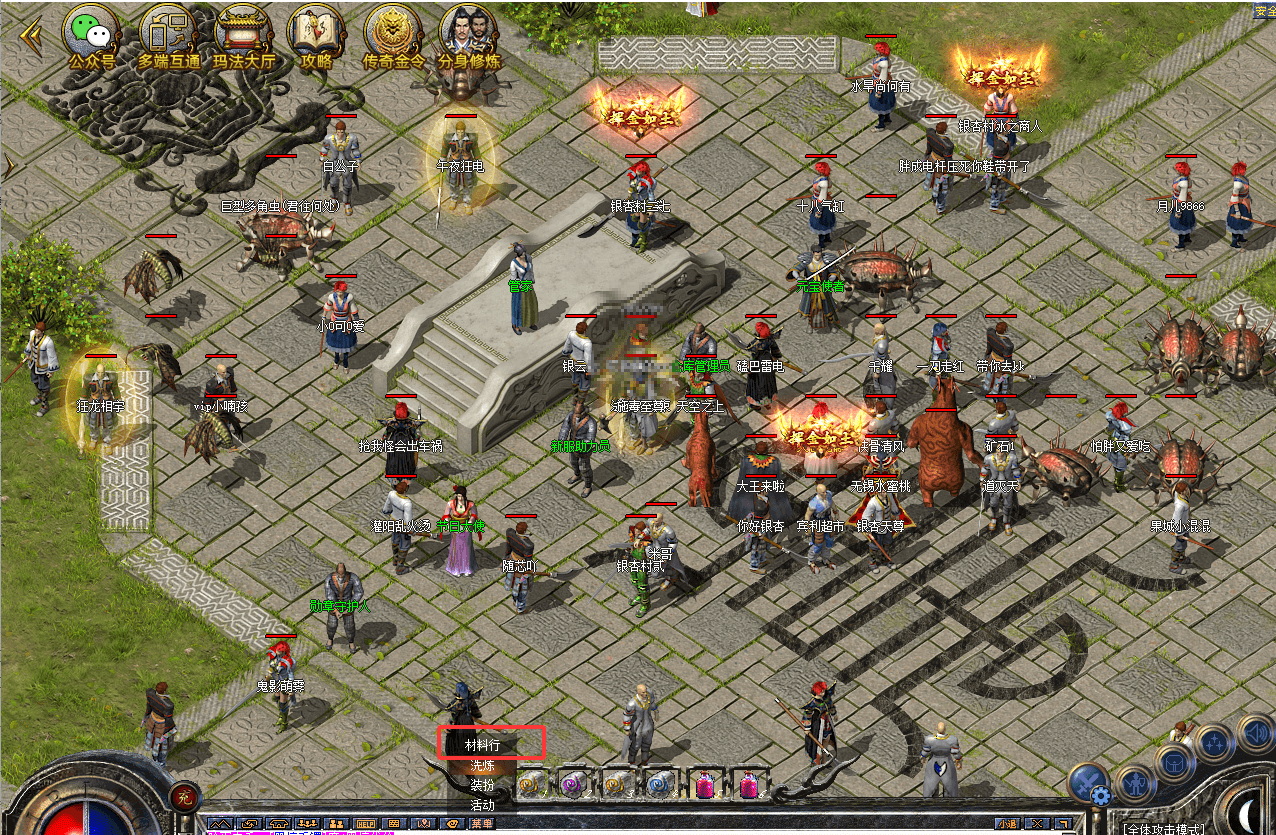
Task: Toggle the sound speaker button
Action: click(x=1255, y=732)
